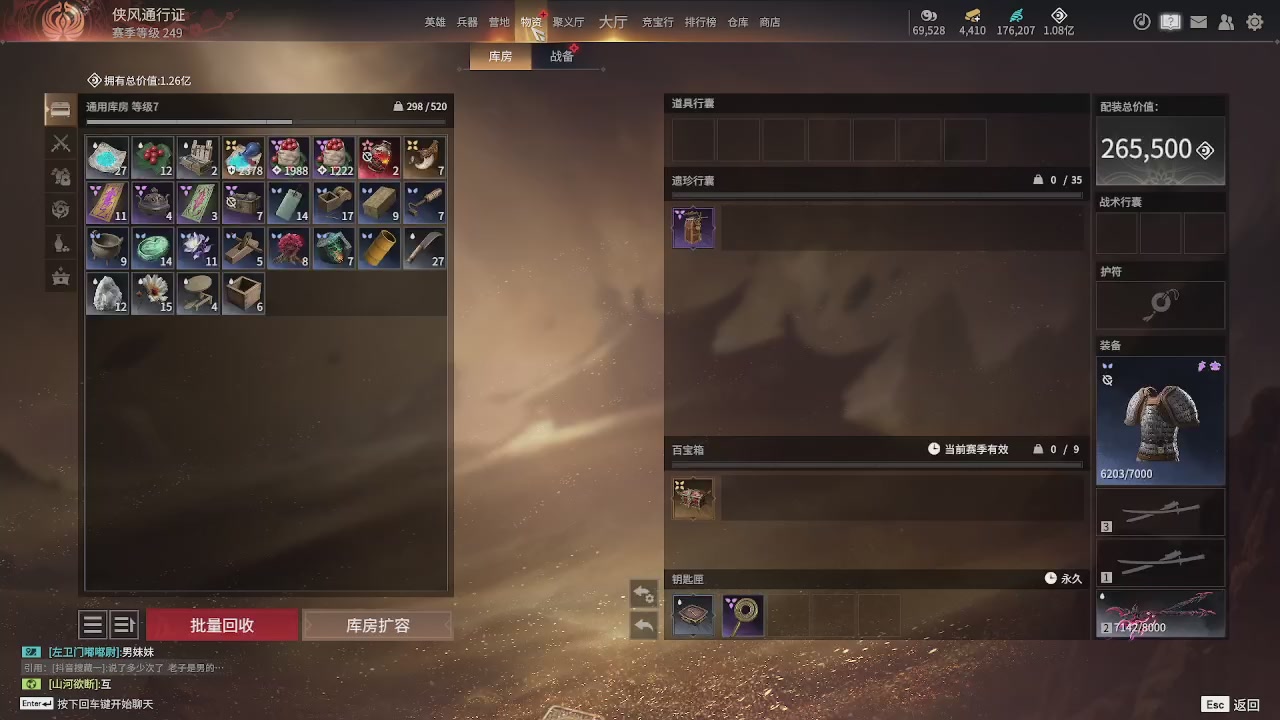The height and width of the screenshot is (720, 1280).
Task: Select the vase sundries filter icon
Action: pos(60,240)
